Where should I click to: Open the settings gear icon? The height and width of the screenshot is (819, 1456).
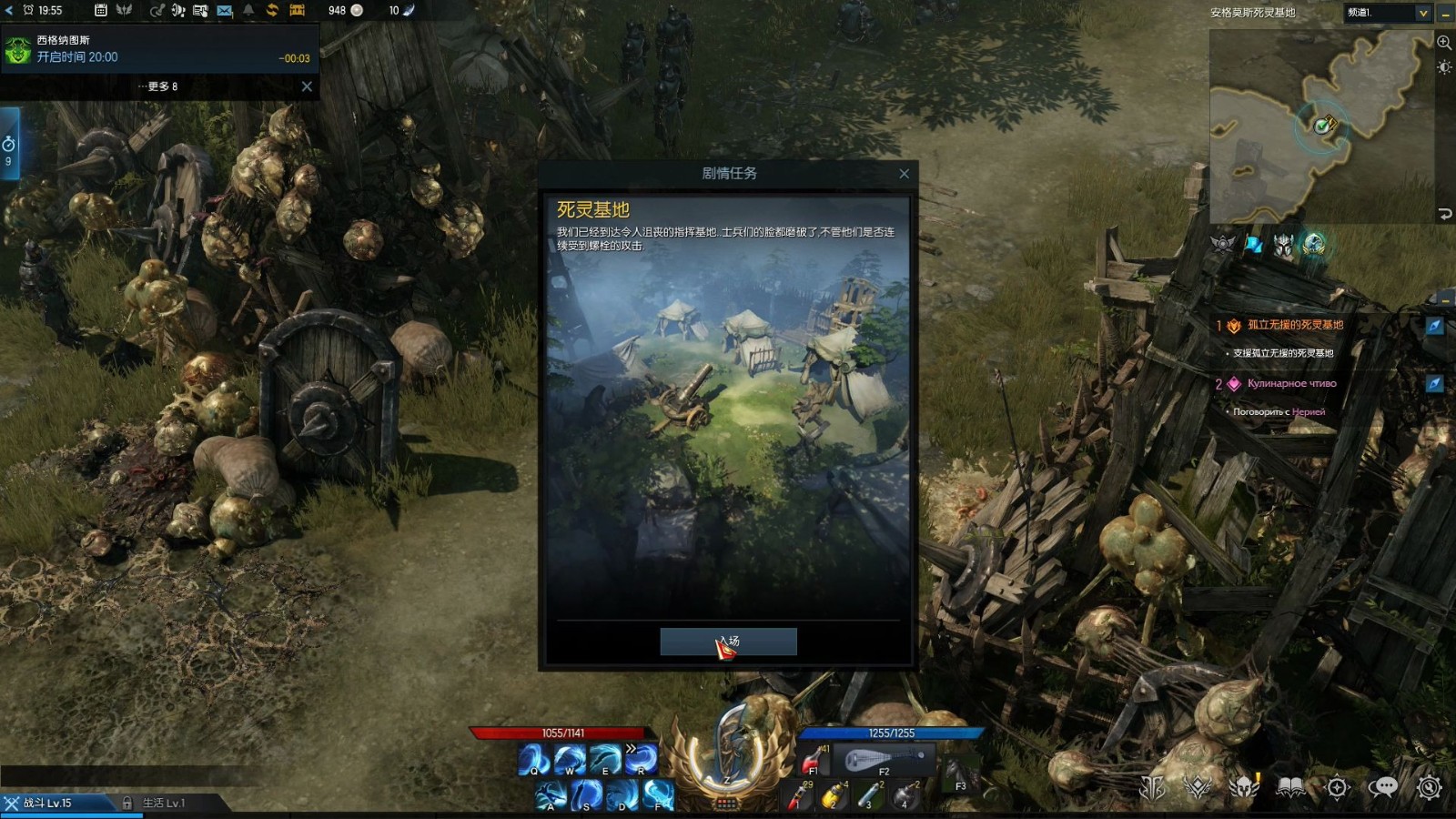tap(1429, 787)
